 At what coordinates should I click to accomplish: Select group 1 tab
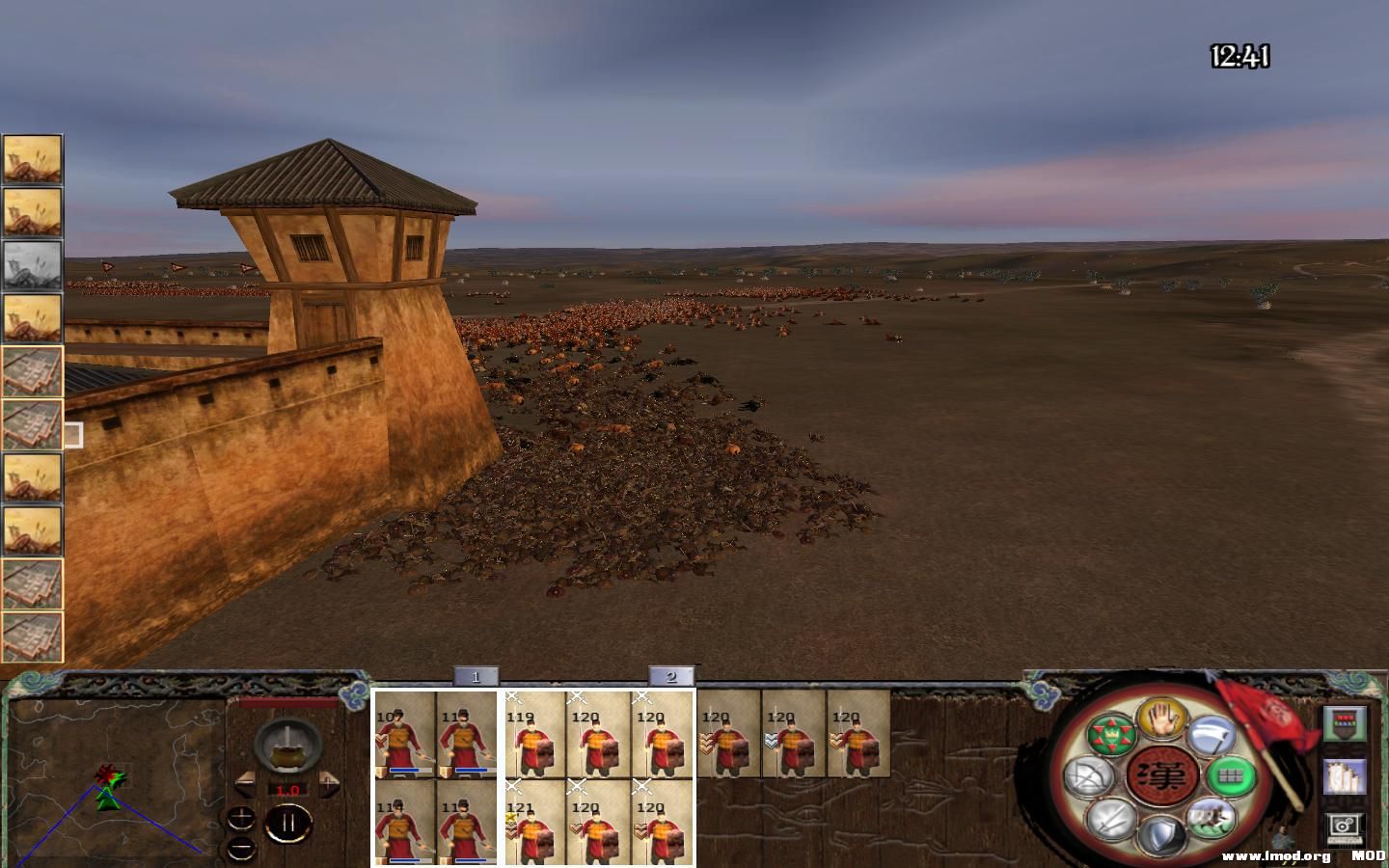pyautogui.click(x=475, y=677)
